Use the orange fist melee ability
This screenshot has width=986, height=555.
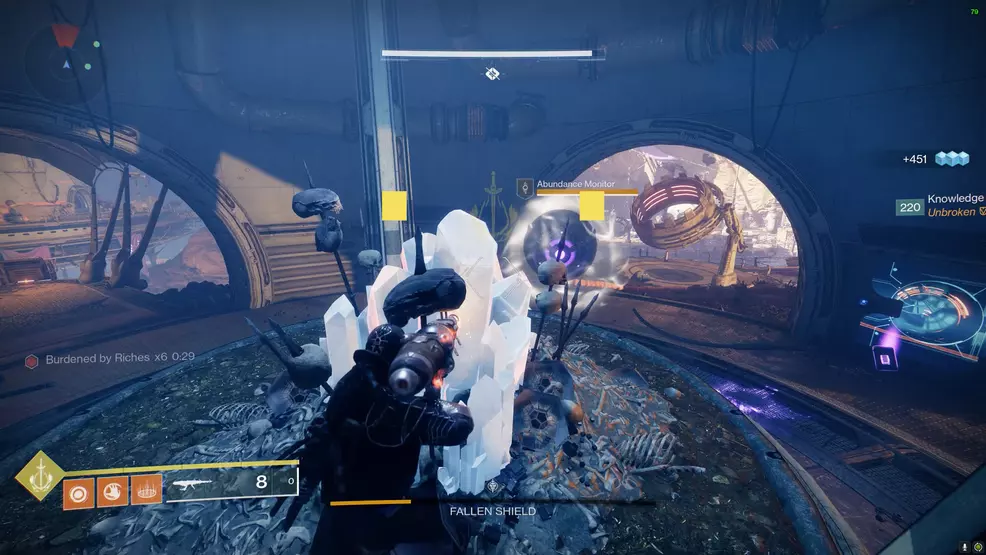[x=114, y=491]
